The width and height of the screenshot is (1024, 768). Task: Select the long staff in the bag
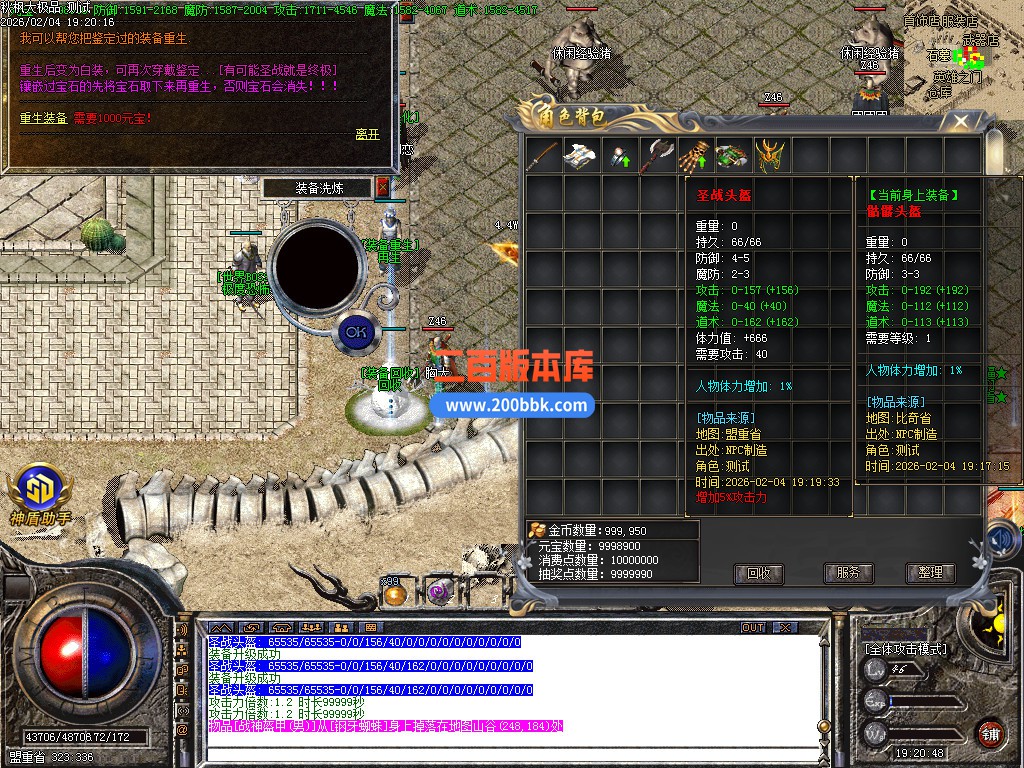[x=544, y=155]
